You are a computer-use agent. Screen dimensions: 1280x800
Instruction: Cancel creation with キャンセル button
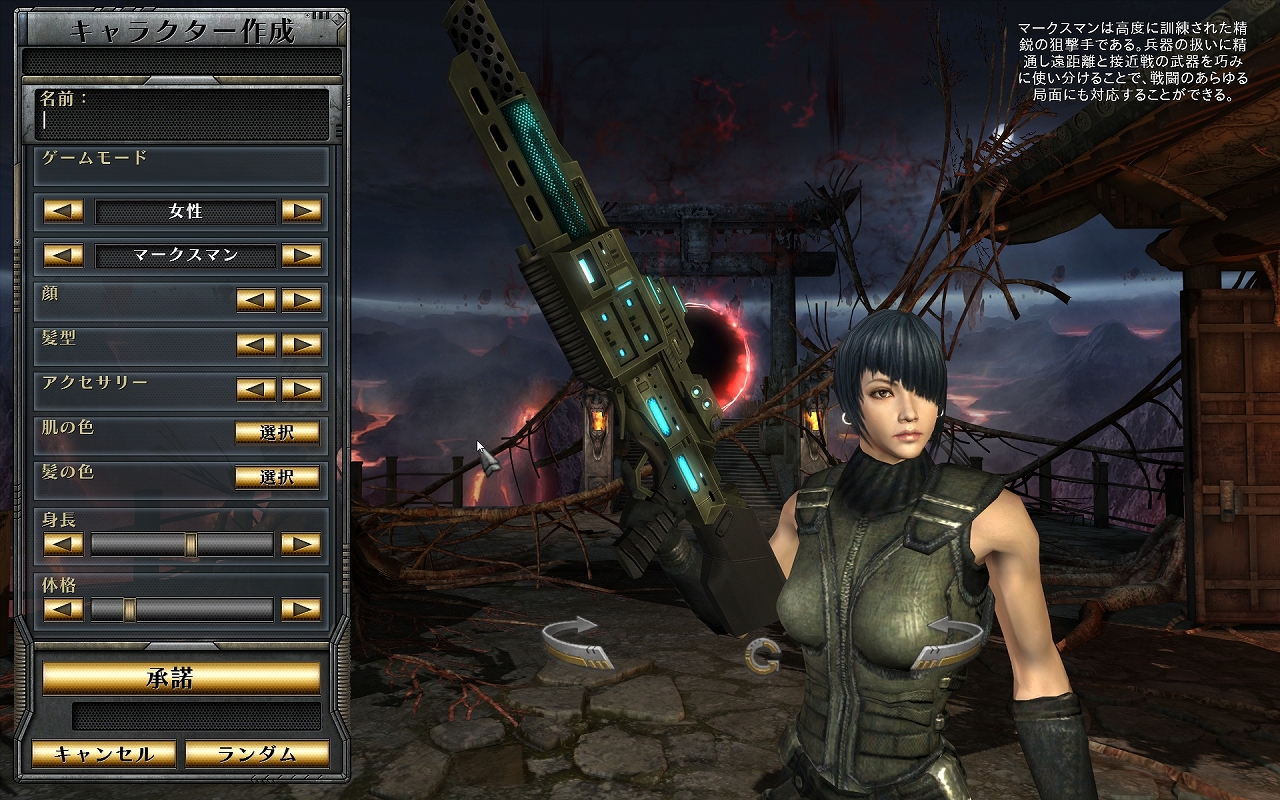(104, 754)
